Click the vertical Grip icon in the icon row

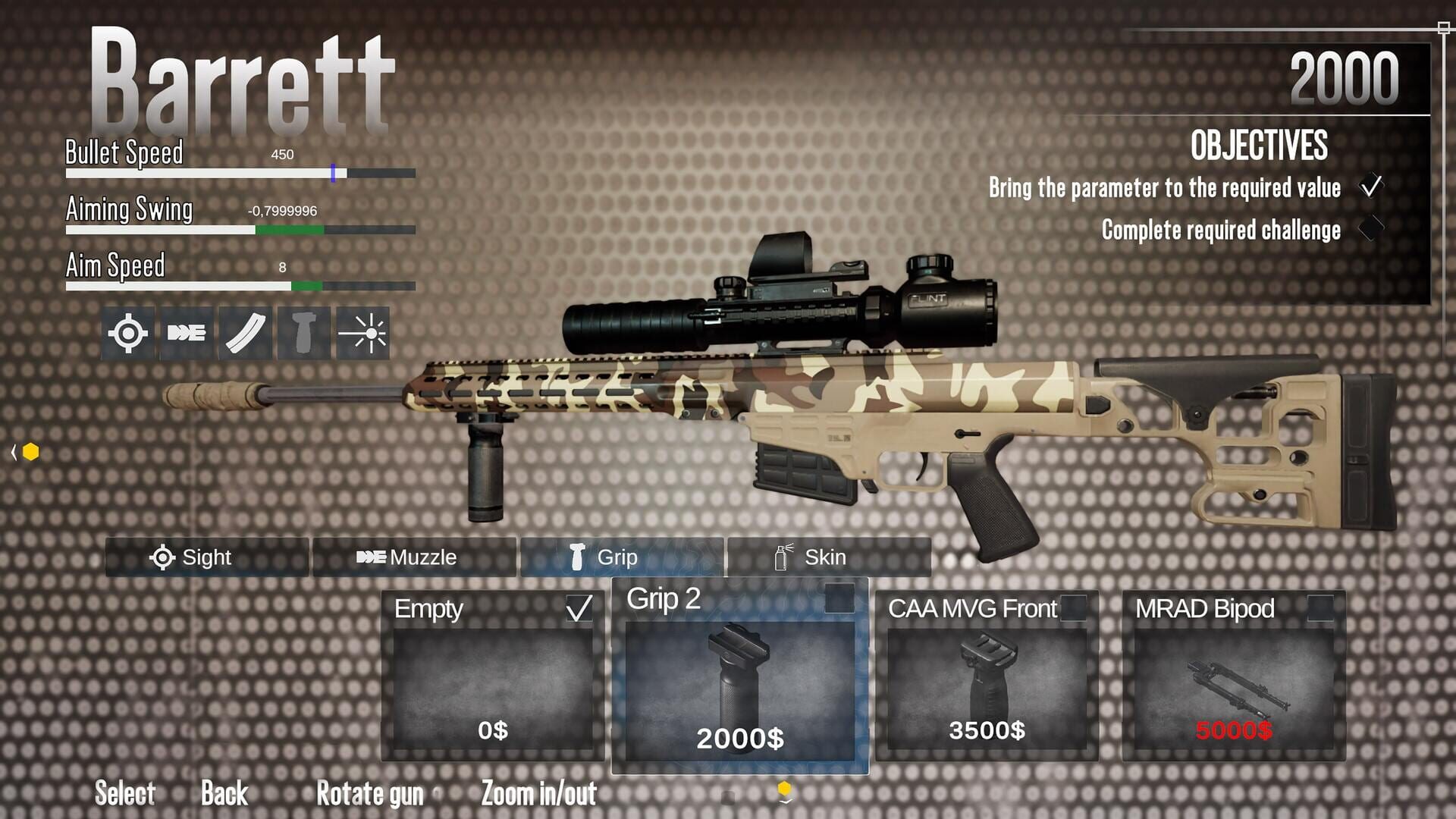point(303,330)
